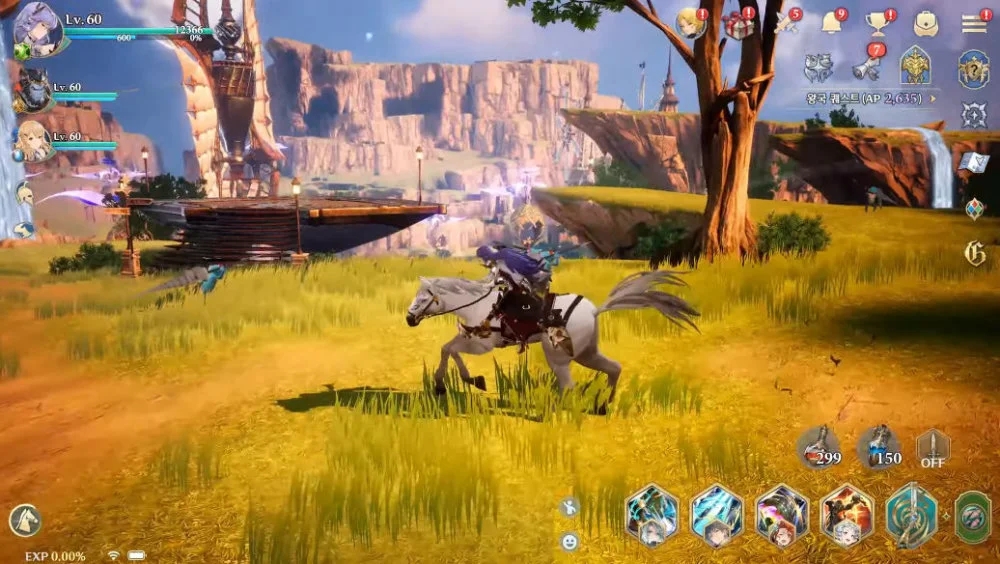Activate the fiery red hexagon skill

point(847,515)
